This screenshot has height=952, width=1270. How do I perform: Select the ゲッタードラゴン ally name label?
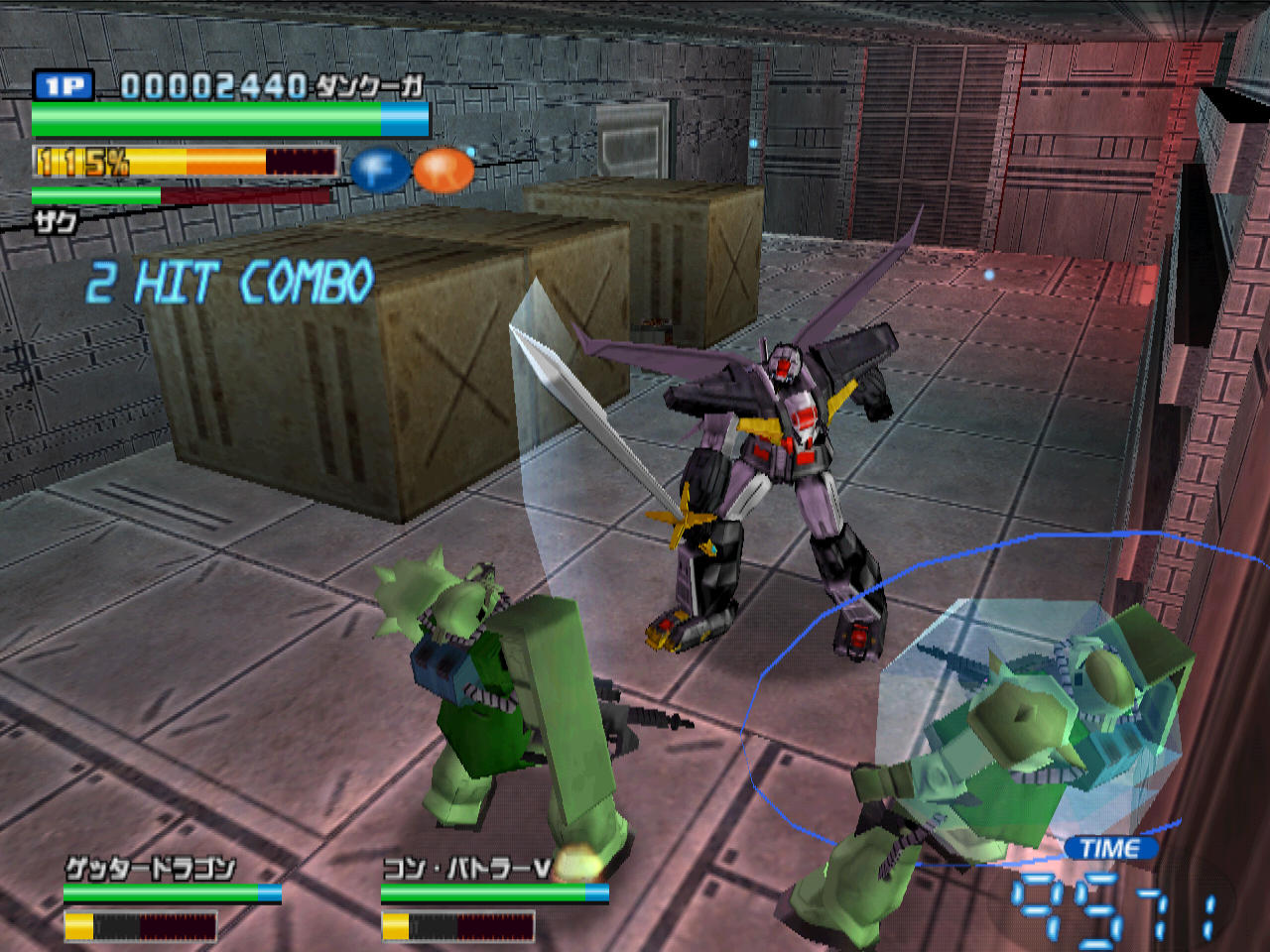[150, 870]
